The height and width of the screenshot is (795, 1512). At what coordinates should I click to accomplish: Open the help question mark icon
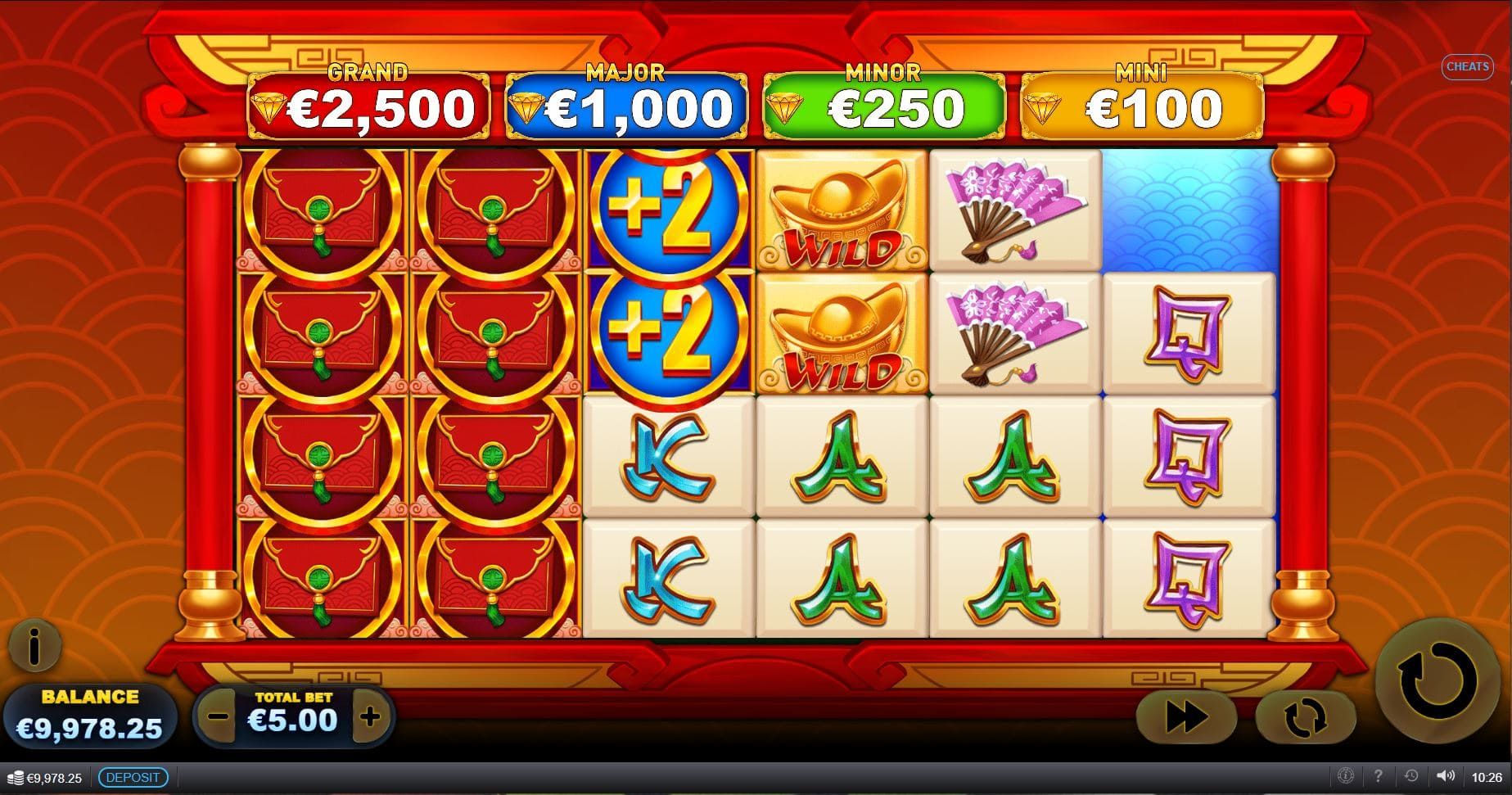[1380, 777]
